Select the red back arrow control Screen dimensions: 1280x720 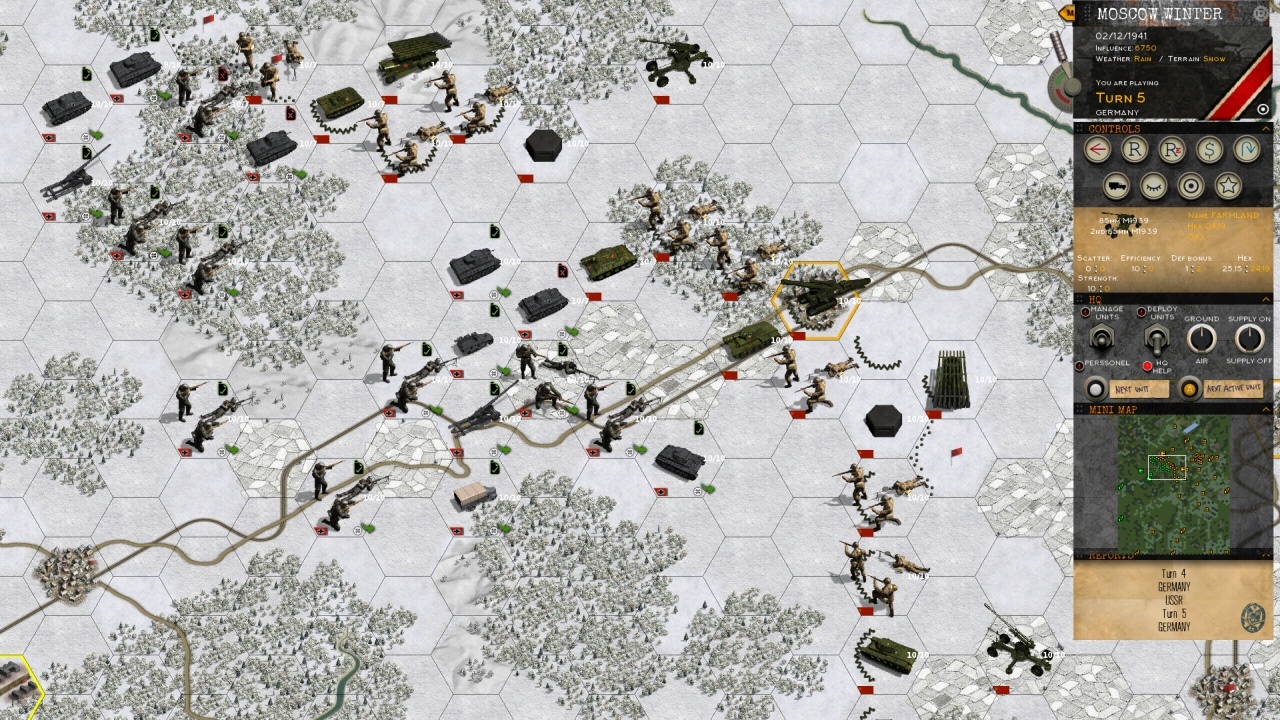1097,148
